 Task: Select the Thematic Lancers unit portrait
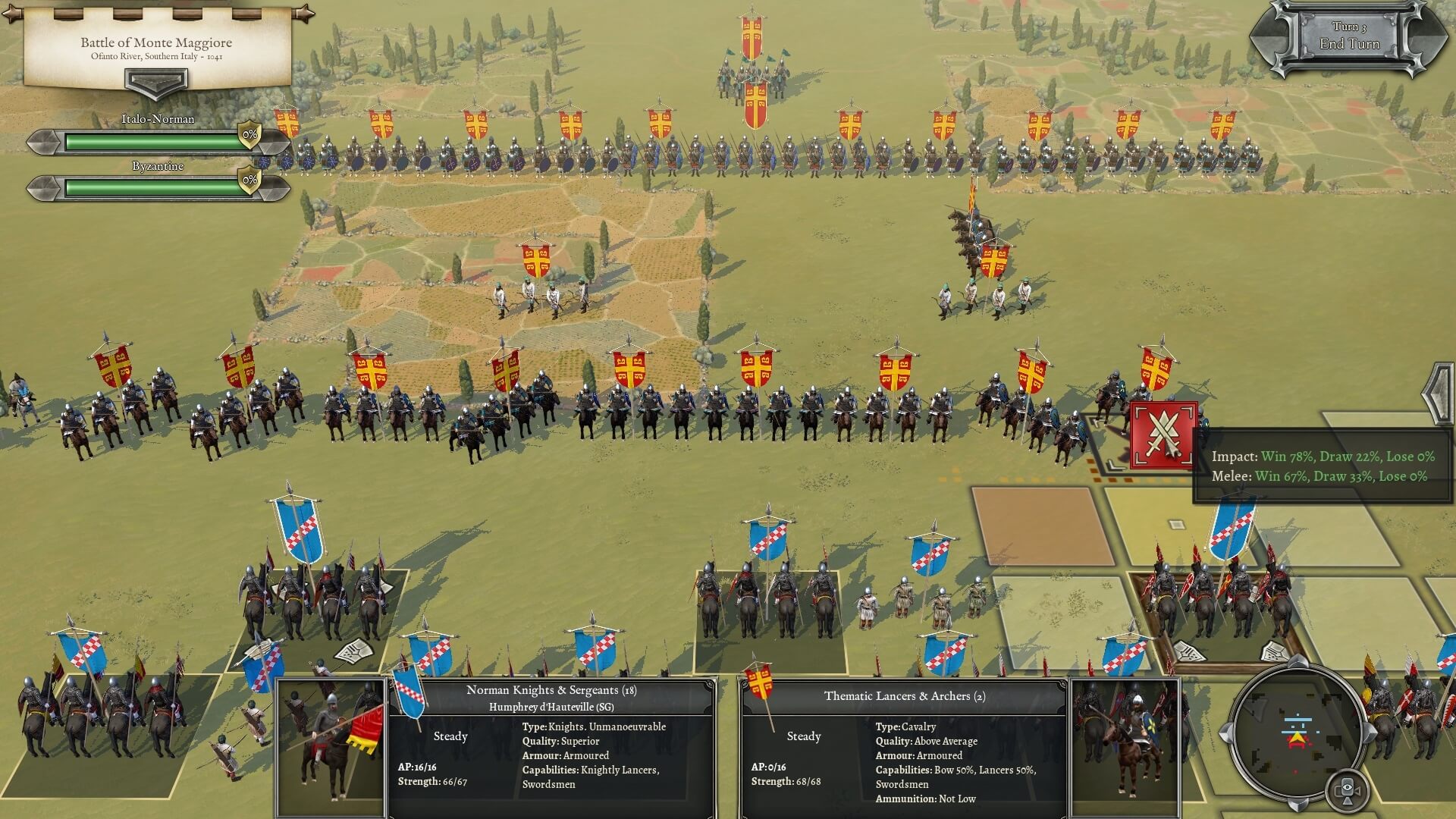(1122, 747)
